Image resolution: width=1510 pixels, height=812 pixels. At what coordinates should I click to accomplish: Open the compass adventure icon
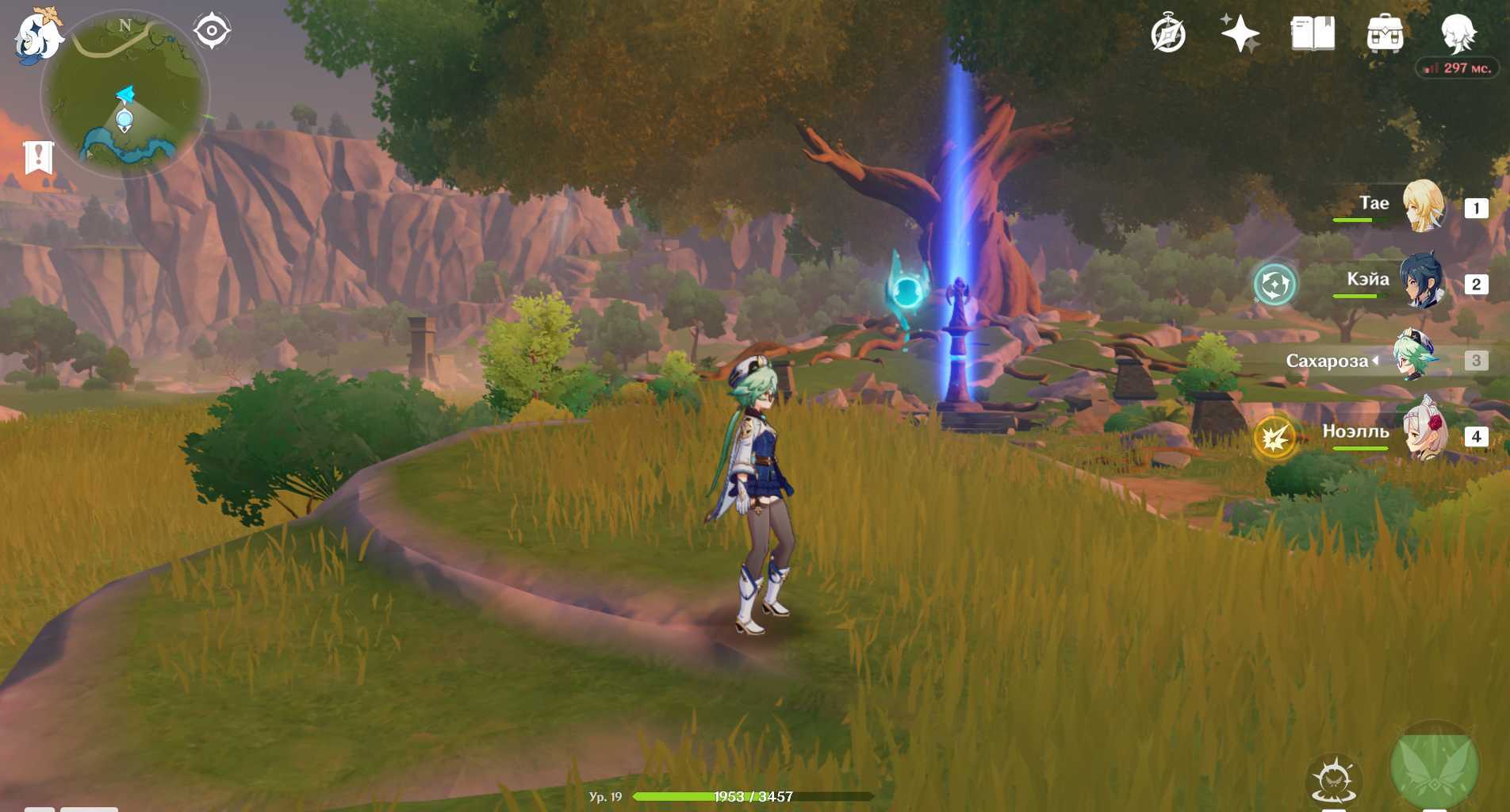click(1167, 34)
